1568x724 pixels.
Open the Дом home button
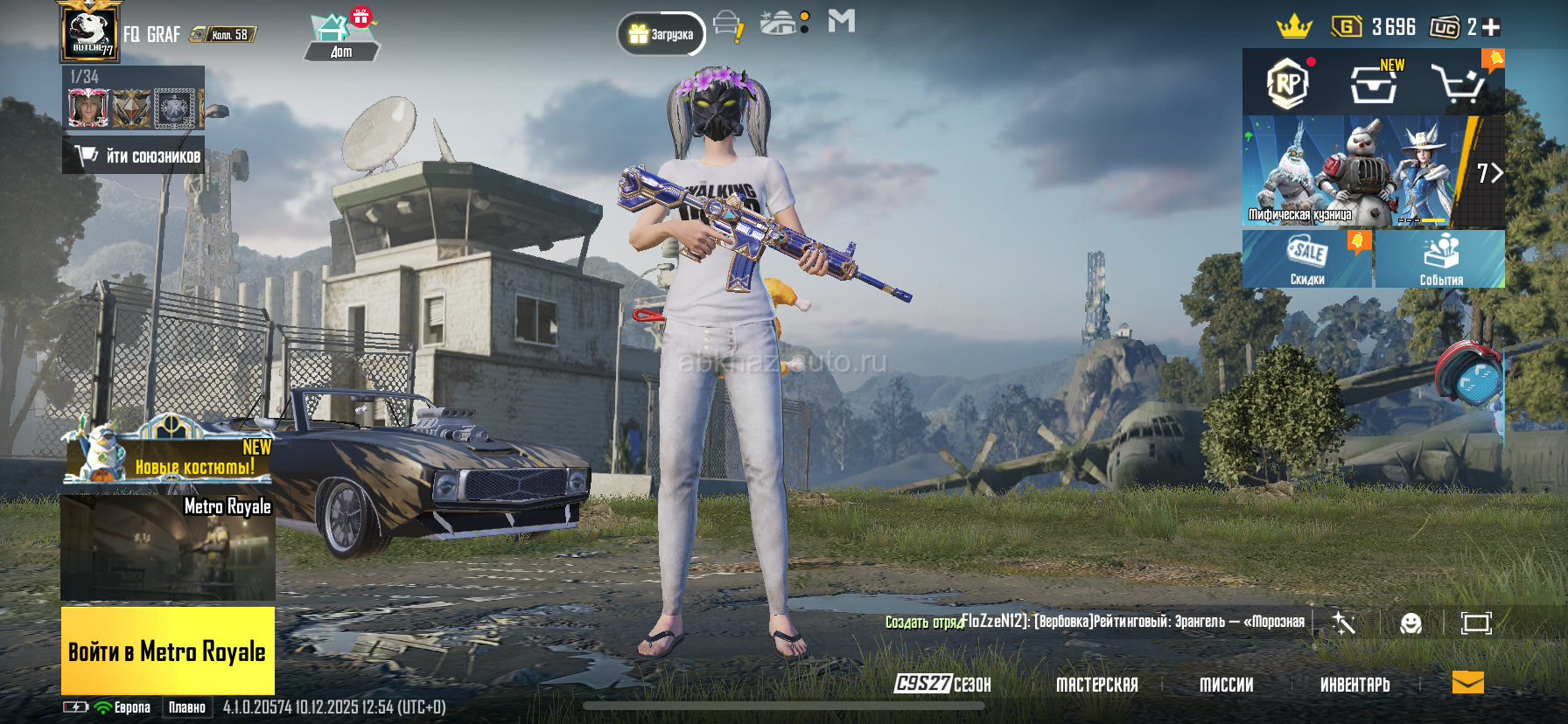click(340, 37)
